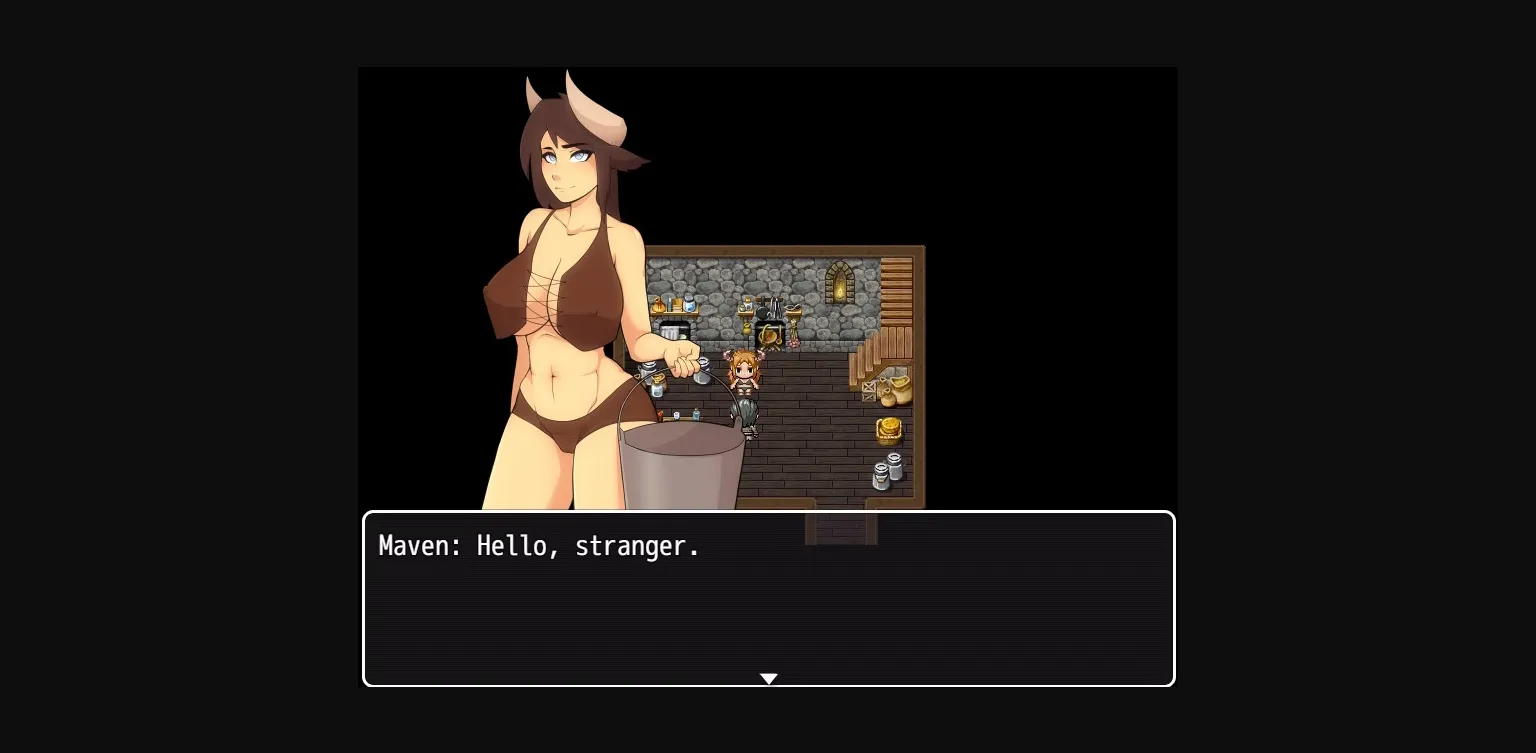Viewport: 1536px width, 753px height.
Task: Click the hanging garlic braid by the stove
Action: tap(793, 338)
